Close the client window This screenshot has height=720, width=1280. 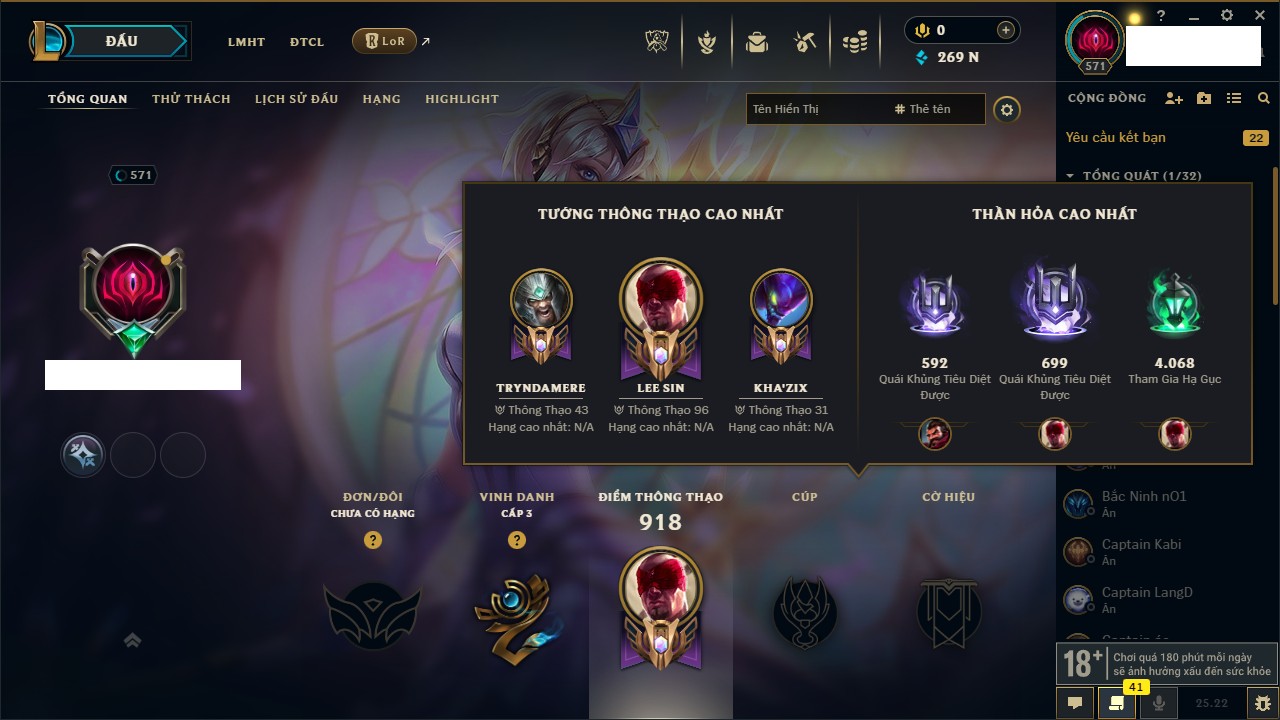(x=1258, y=16)
